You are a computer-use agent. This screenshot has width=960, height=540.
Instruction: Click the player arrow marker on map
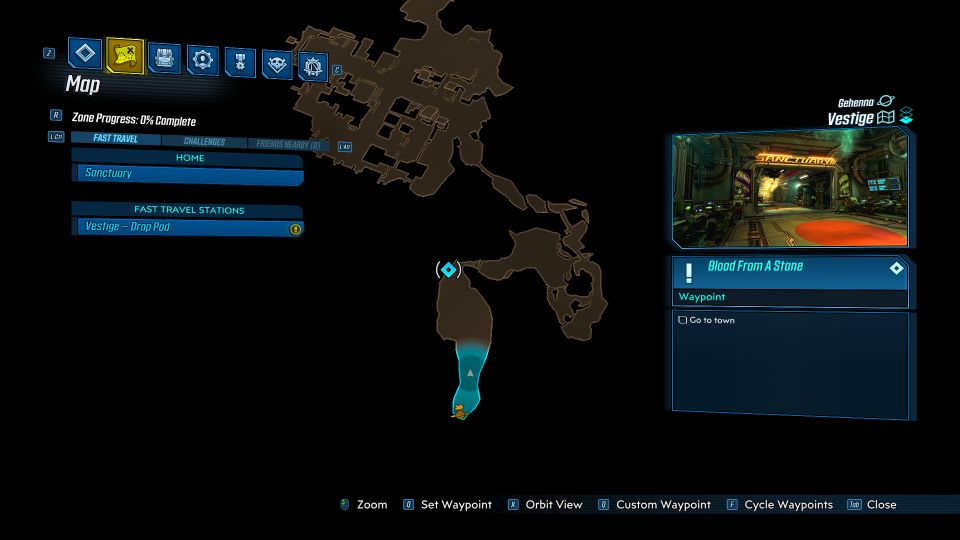coord(470,373)
